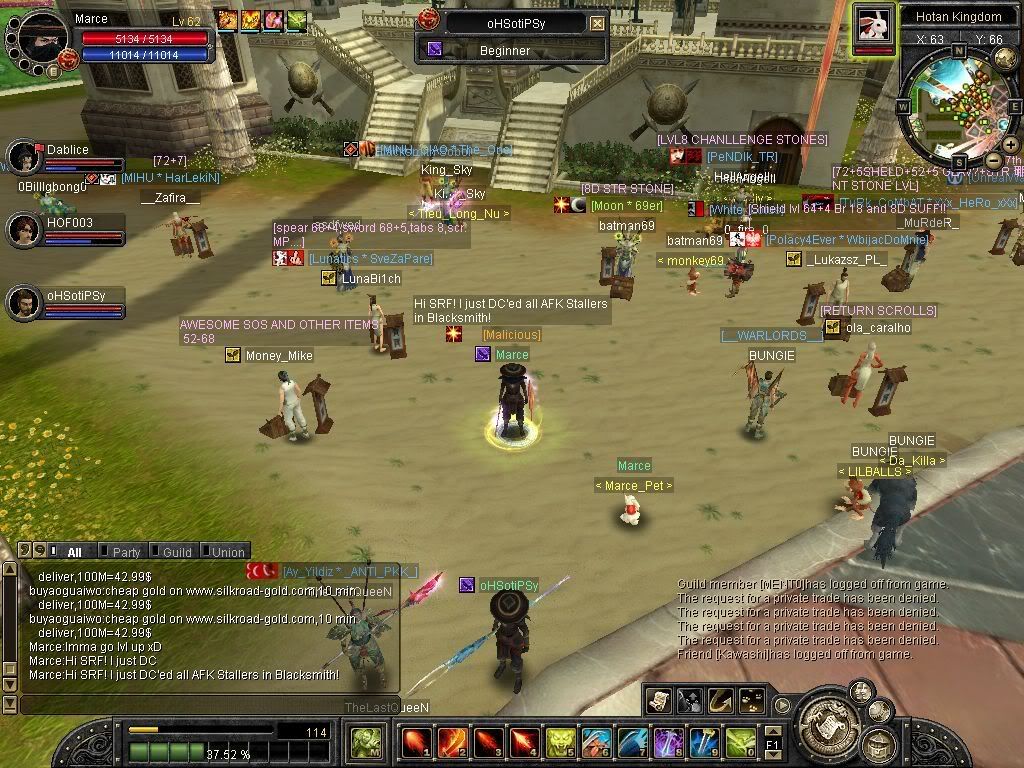Click party member Dablice's portrait
Image resolution: width=1024 pixels, height=768 pixels.
(24, 157)
